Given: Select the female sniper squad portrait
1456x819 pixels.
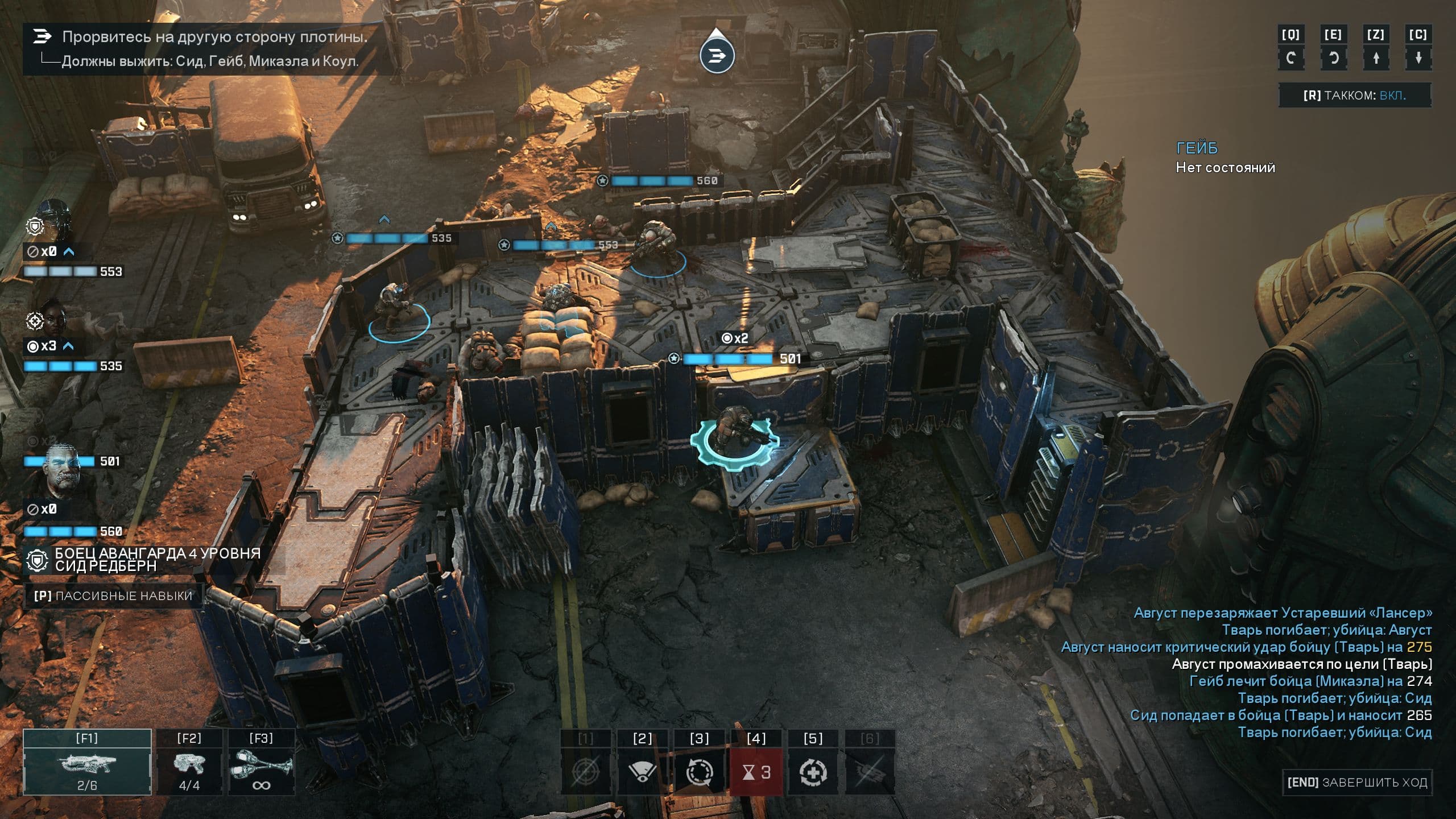Looking at the screenshot, I should (x=52, y=318).
